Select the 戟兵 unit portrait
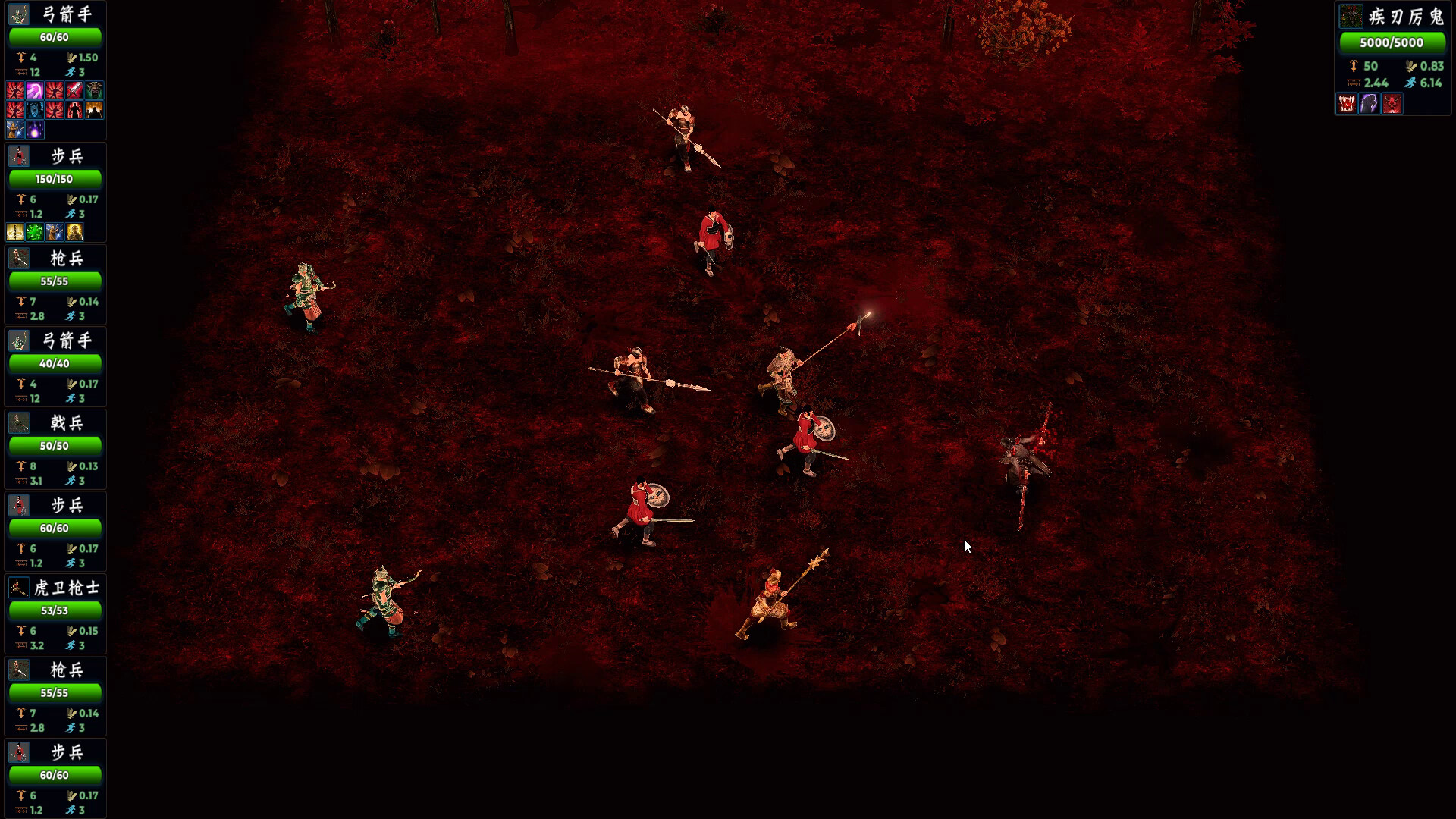 [x=19, y=423]
